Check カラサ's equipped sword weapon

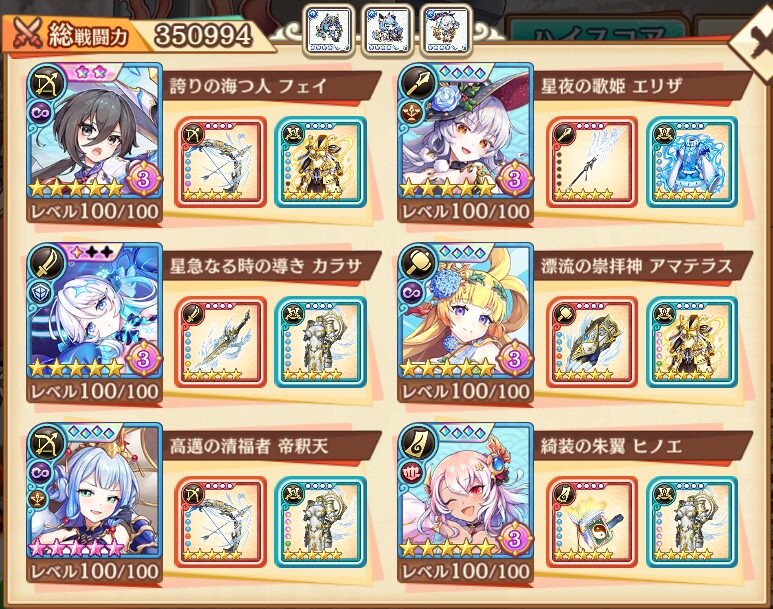221,342
